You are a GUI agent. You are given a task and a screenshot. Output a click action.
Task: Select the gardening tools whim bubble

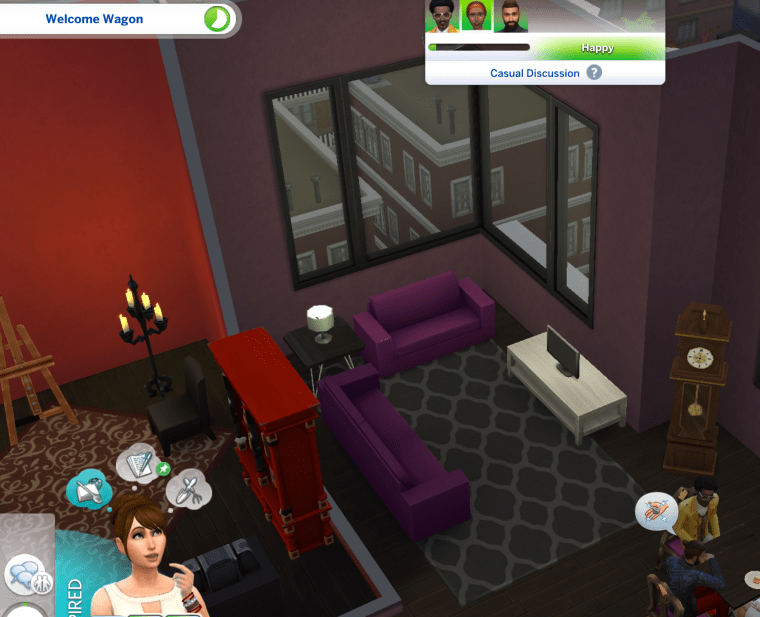click(x=186, y=488)
